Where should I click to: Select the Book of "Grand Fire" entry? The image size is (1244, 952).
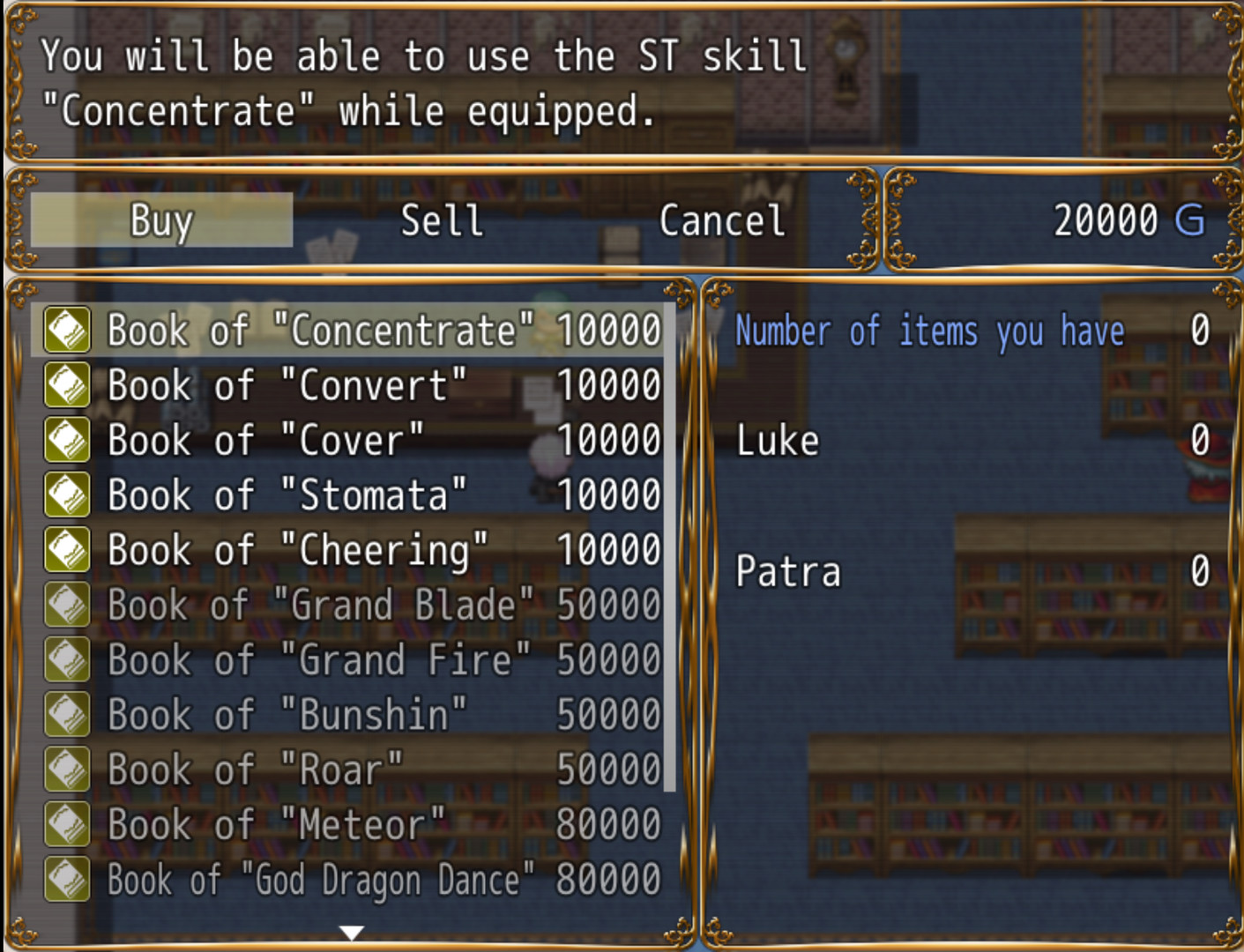pyautogui.click(x=353, y=659)
